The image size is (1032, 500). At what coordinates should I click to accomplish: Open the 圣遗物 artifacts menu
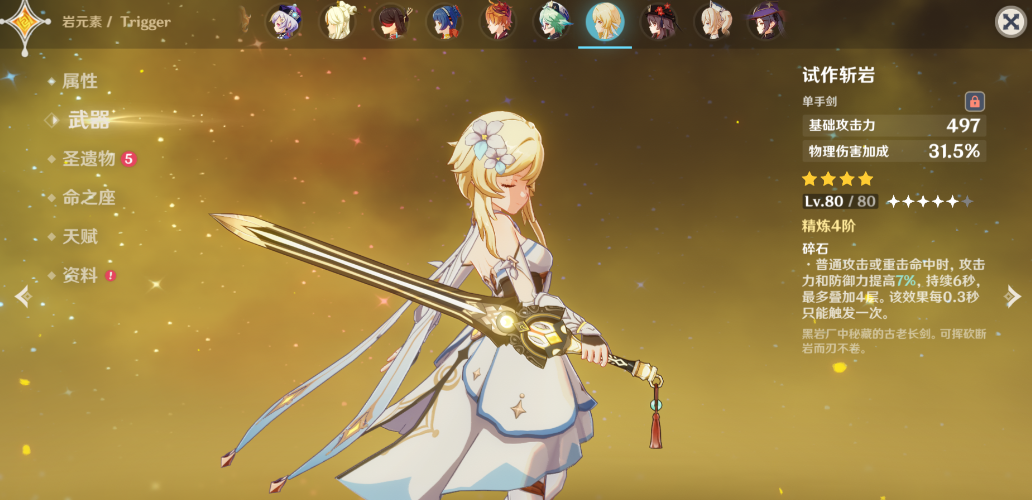click(x=89, y=158)
